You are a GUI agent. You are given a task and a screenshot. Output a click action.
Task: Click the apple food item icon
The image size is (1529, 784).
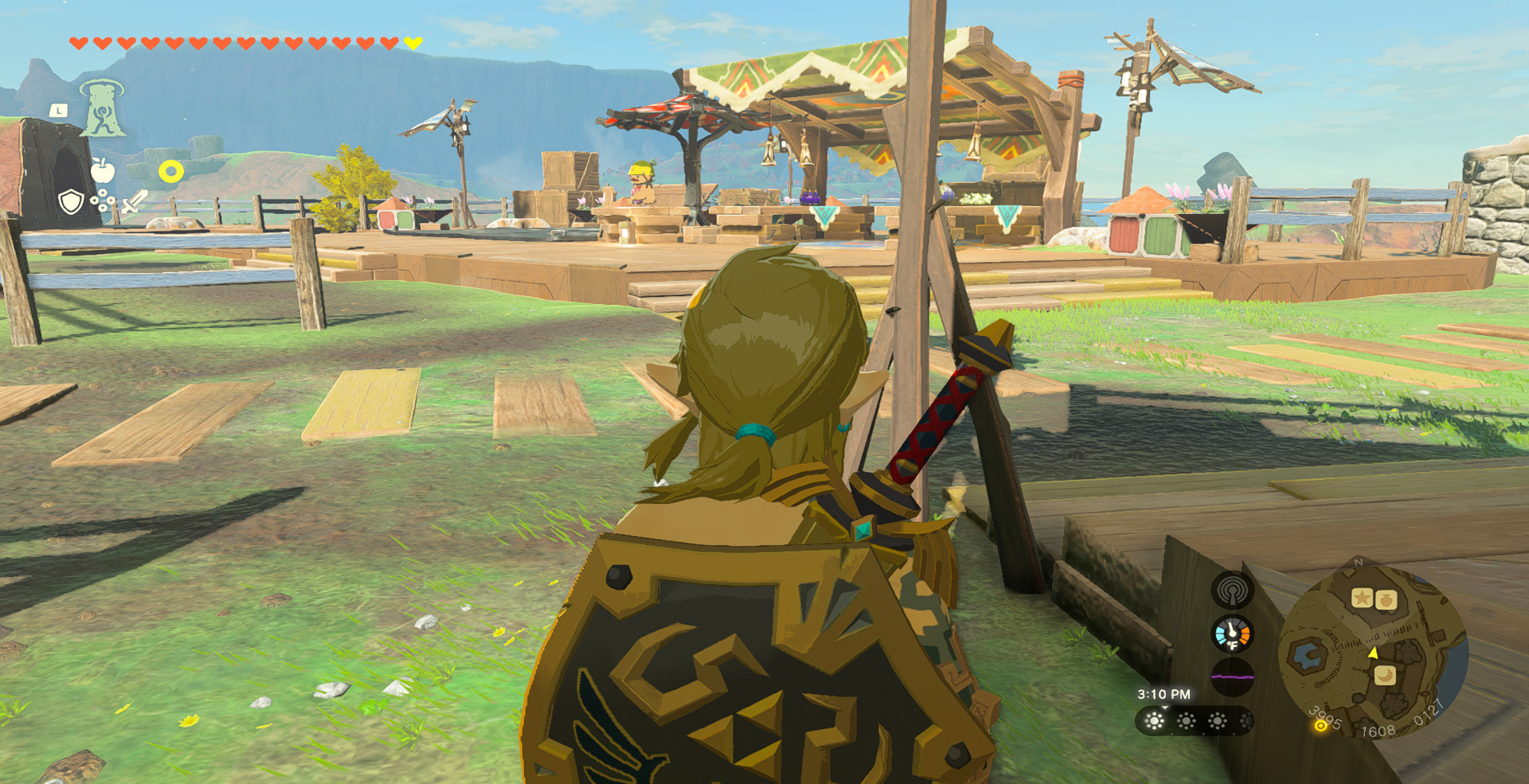(102, 169)
